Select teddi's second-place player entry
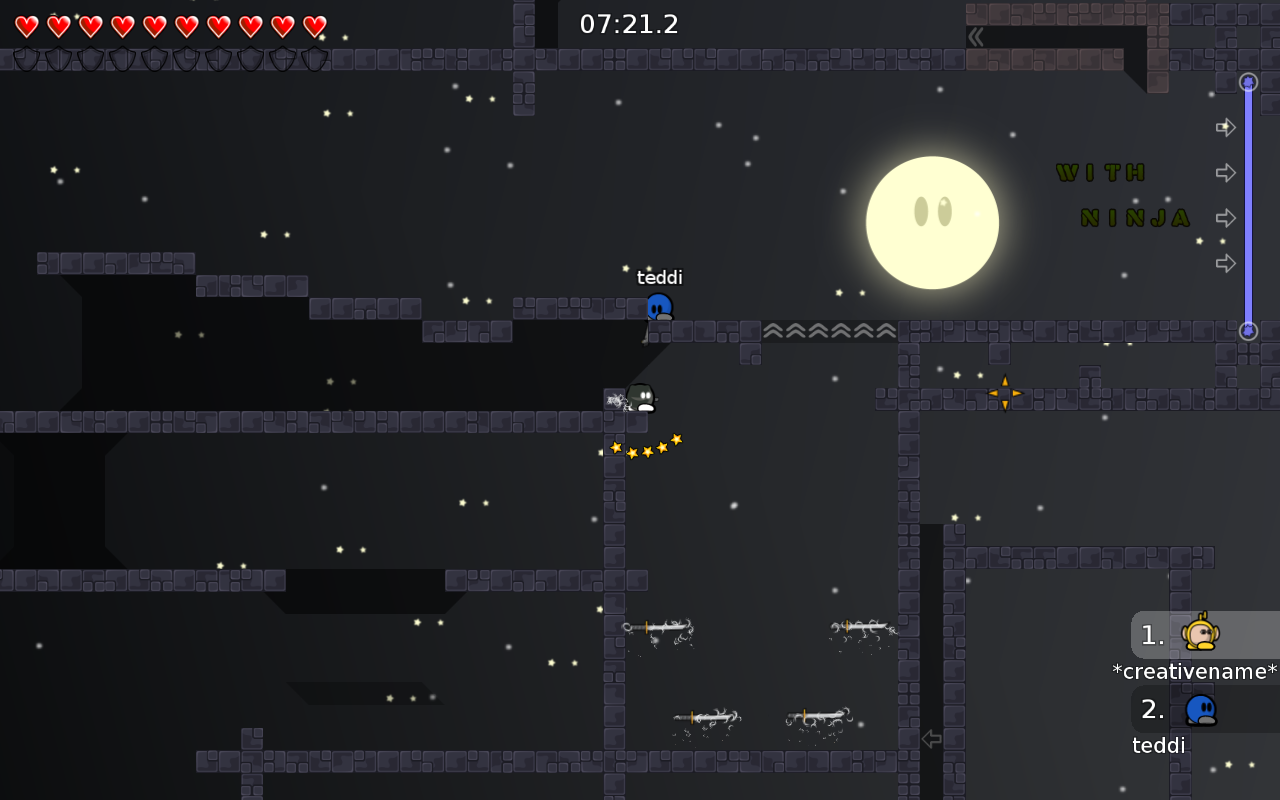Viewport: 1280px width, 800px height. click(1199, 710)
